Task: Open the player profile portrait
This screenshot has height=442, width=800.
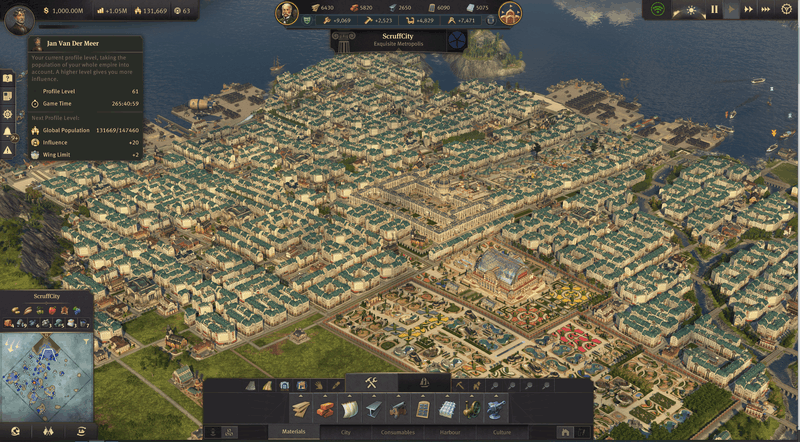Action: (19, 18)
